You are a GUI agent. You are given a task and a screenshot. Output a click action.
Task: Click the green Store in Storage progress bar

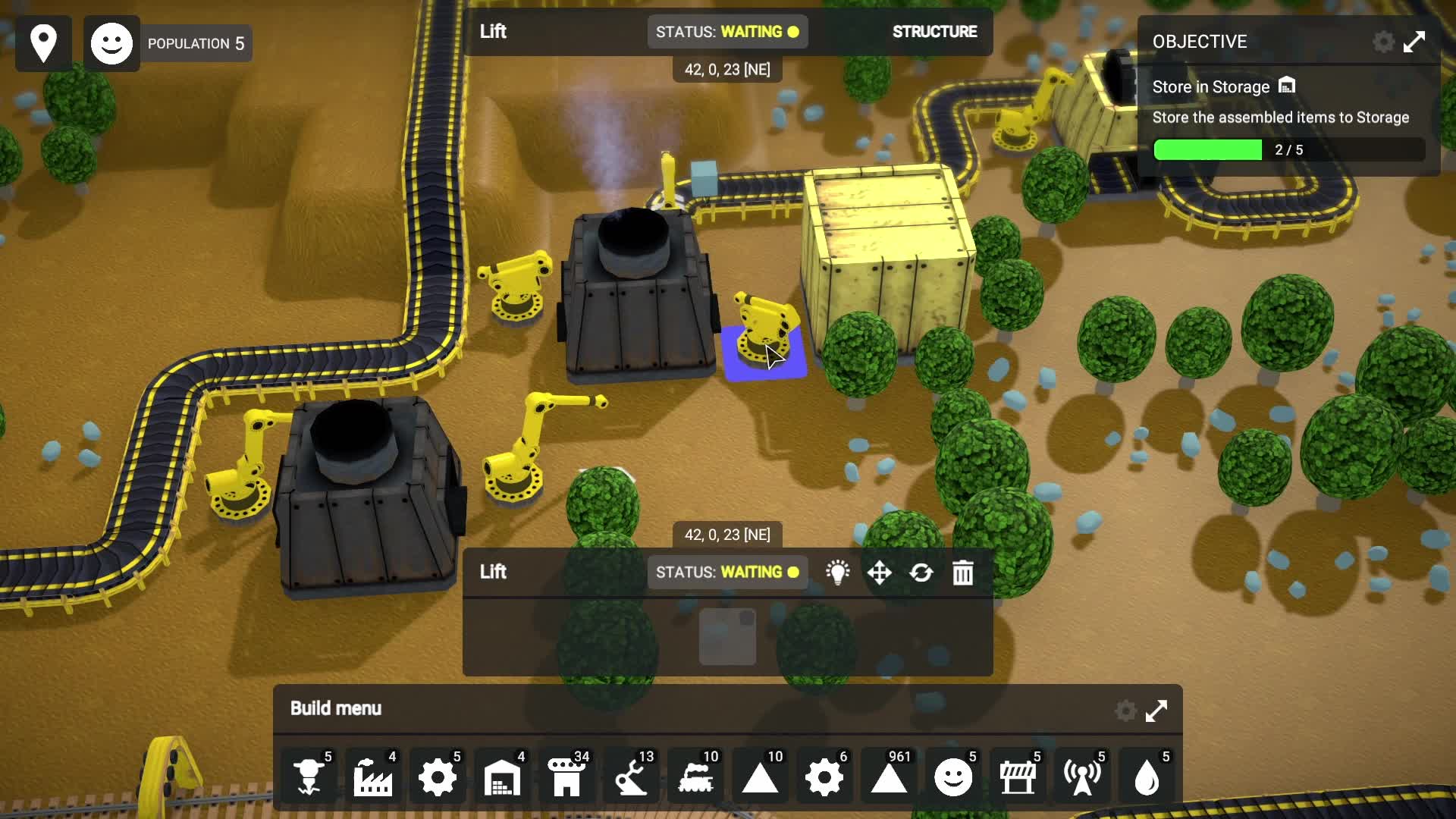(x=1208, y=149)
